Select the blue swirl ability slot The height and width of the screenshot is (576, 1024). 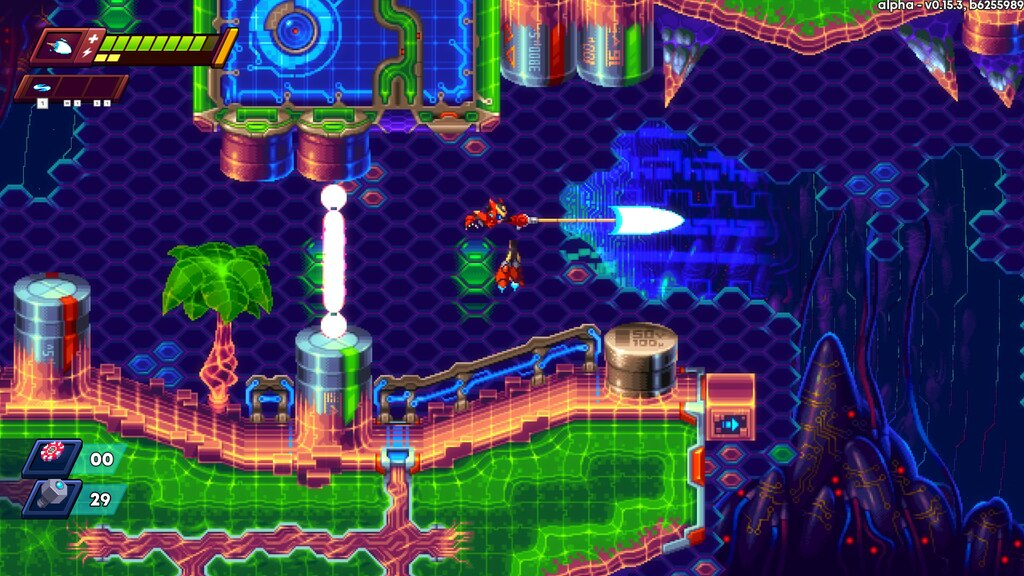[x=42, y=88]
